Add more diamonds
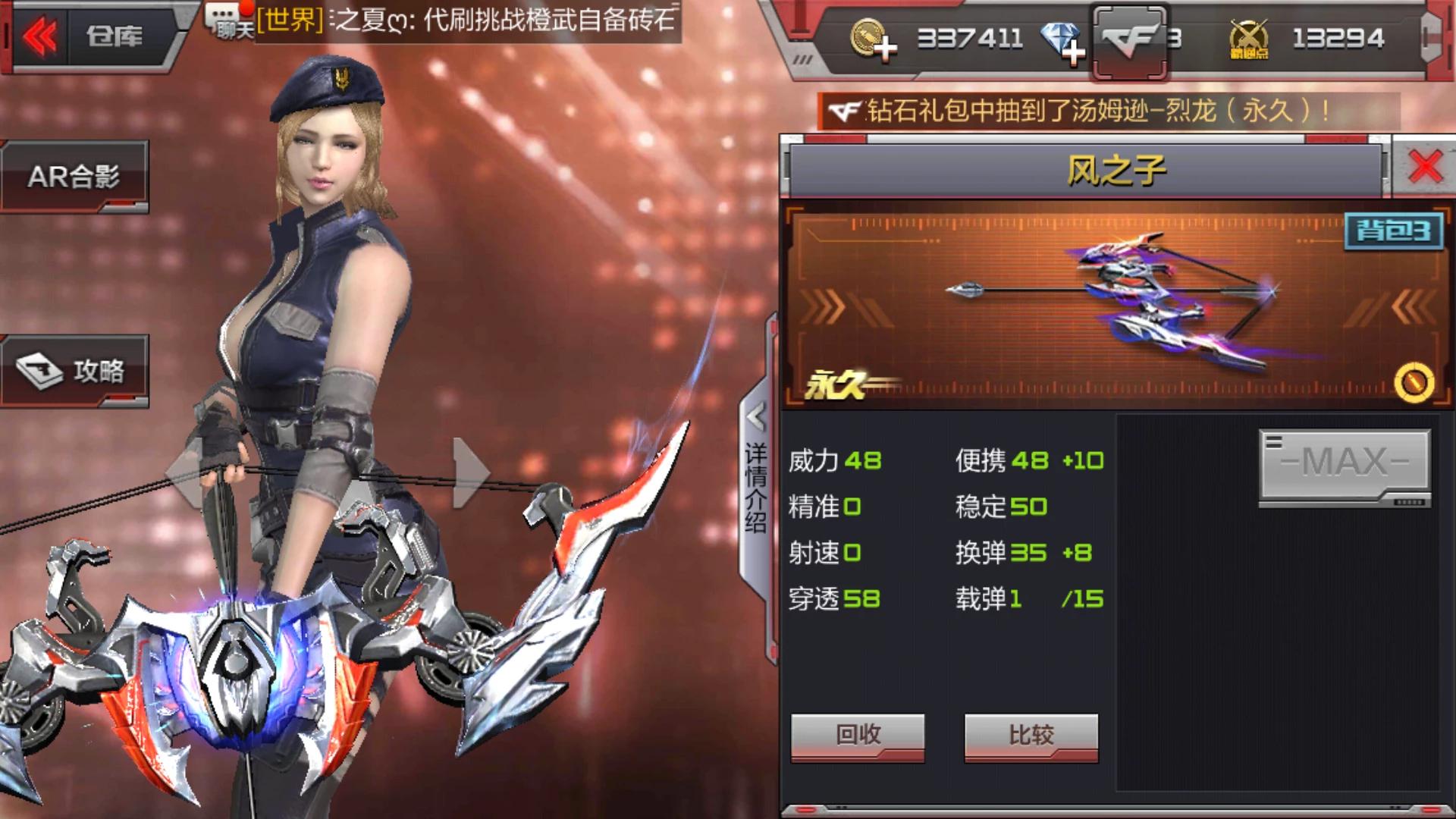Image resolution: width=1456 pixels, height=819 pixels. click(x=1063, y=42)
